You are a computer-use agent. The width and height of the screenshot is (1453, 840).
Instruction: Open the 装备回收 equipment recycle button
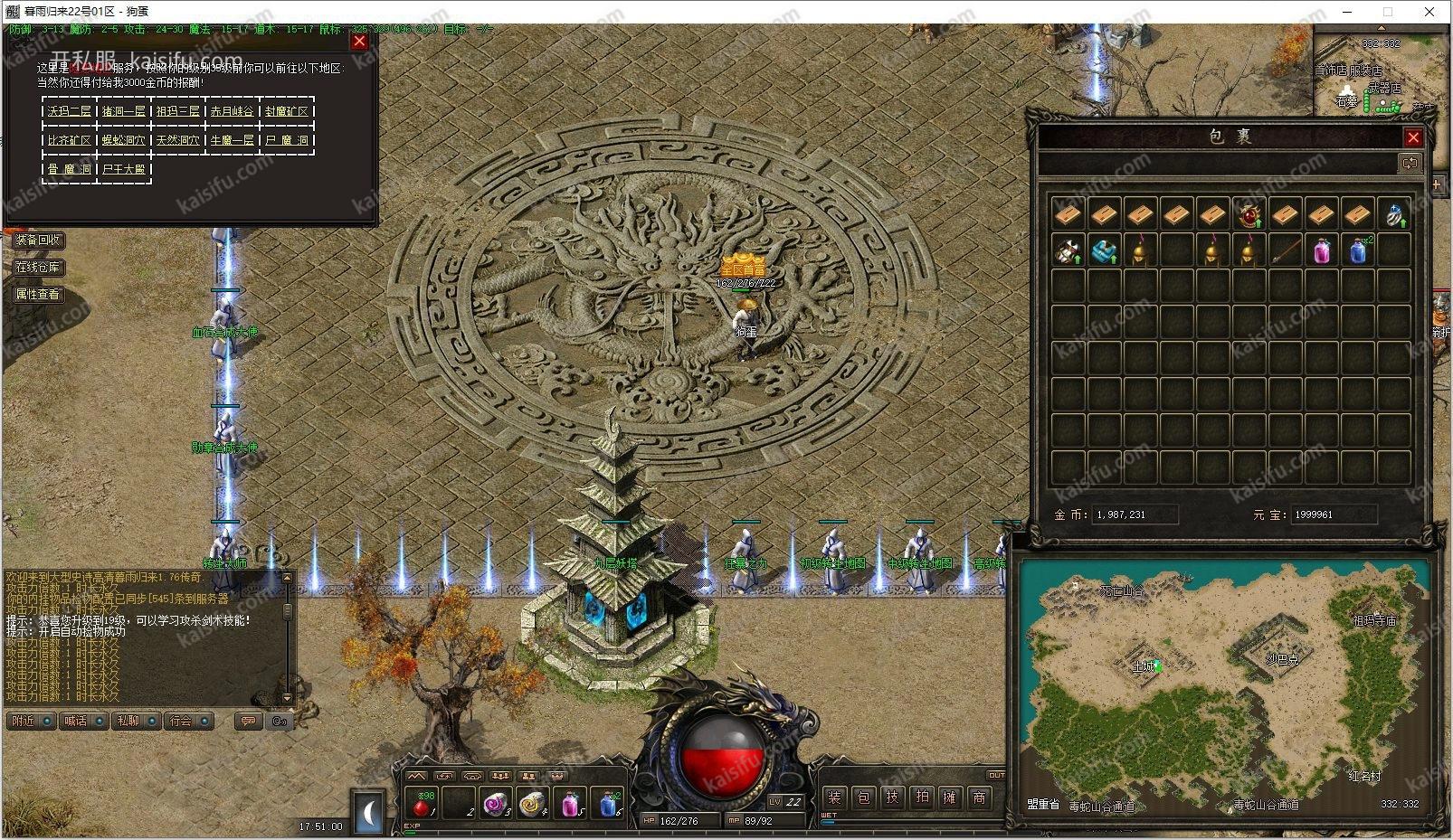(38, 240)
